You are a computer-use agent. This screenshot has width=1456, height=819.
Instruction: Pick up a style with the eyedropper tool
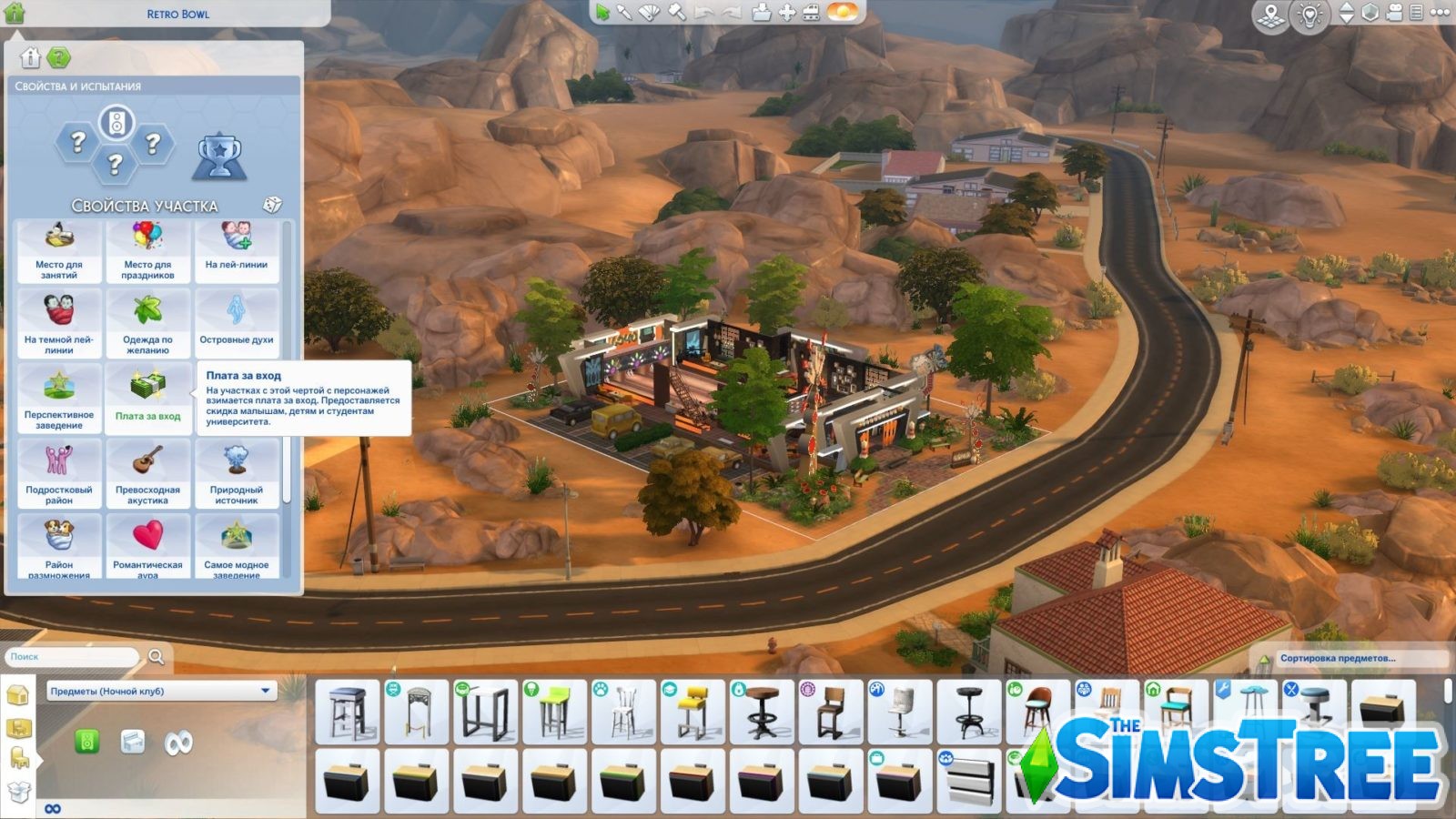[625, 13]
